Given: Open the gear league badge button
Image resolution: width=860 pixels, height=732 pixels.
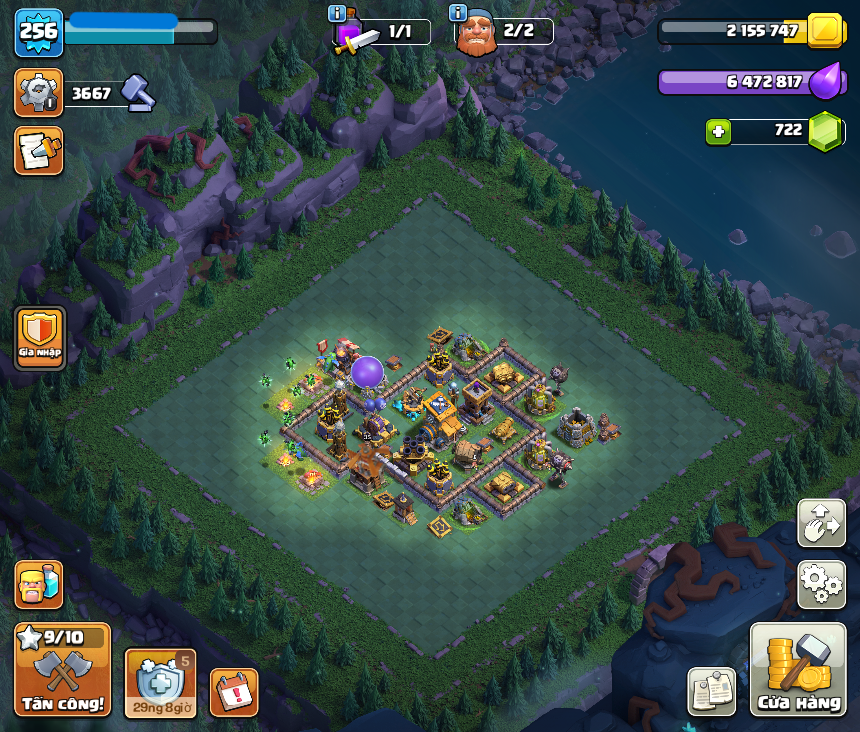Looking at the screenshot, I should click(x=39, y=93).
